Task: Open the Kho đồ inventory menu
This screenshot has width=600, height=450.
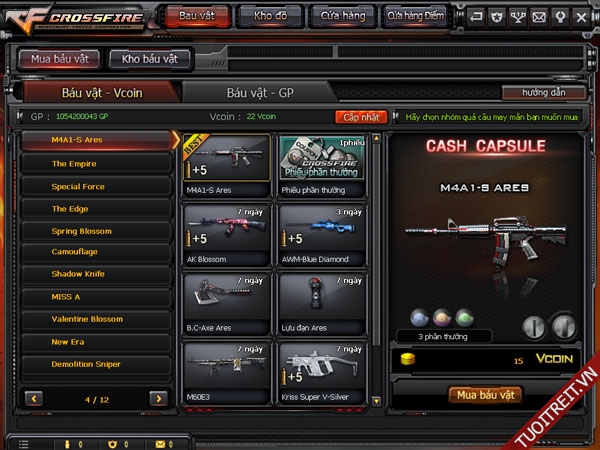Action: [270, 16]
